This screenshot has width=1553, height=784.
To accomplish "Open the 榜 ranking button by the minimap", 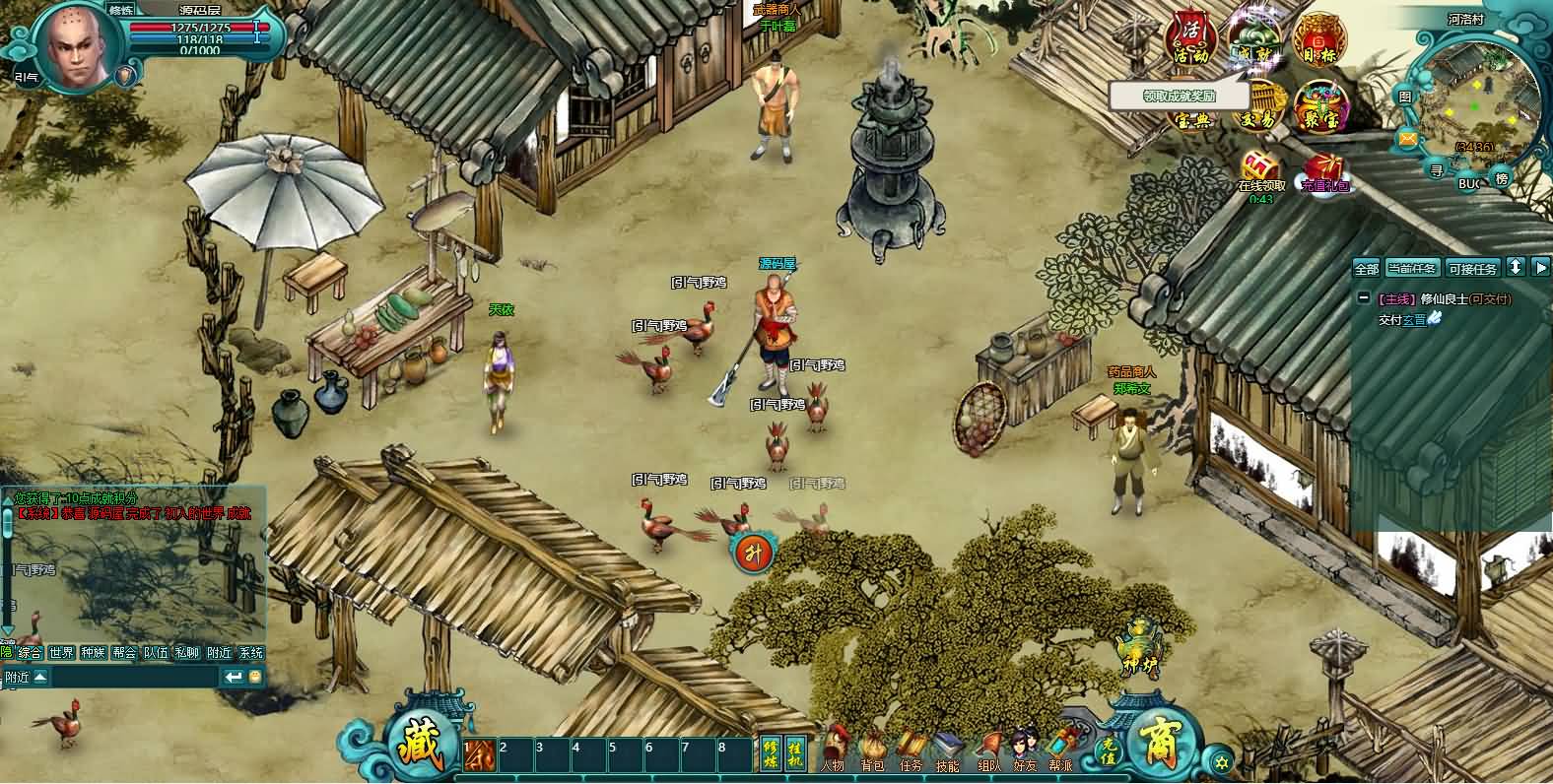I will click(1502, 178).
